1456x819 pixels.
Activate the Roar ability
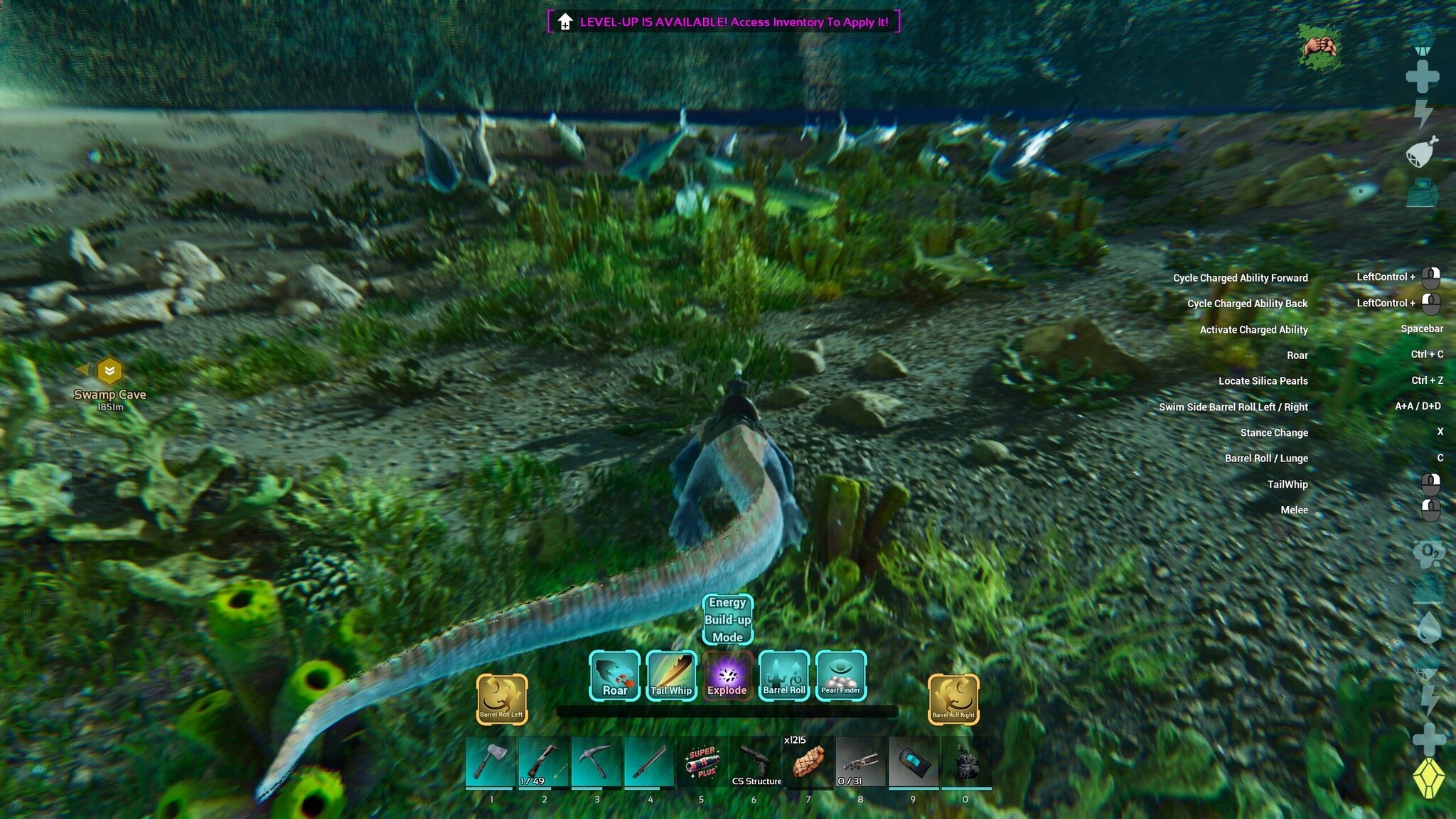point(614,676)
